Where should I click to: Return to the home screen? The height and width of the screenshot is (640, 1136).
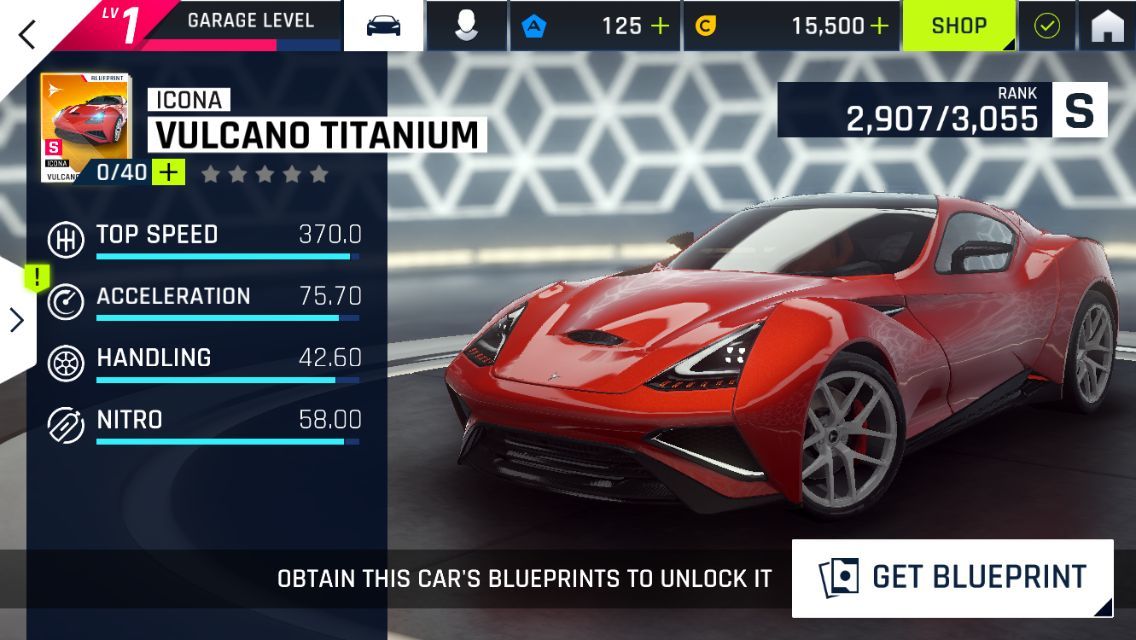pyautogui.click(x=1107, y=26)
